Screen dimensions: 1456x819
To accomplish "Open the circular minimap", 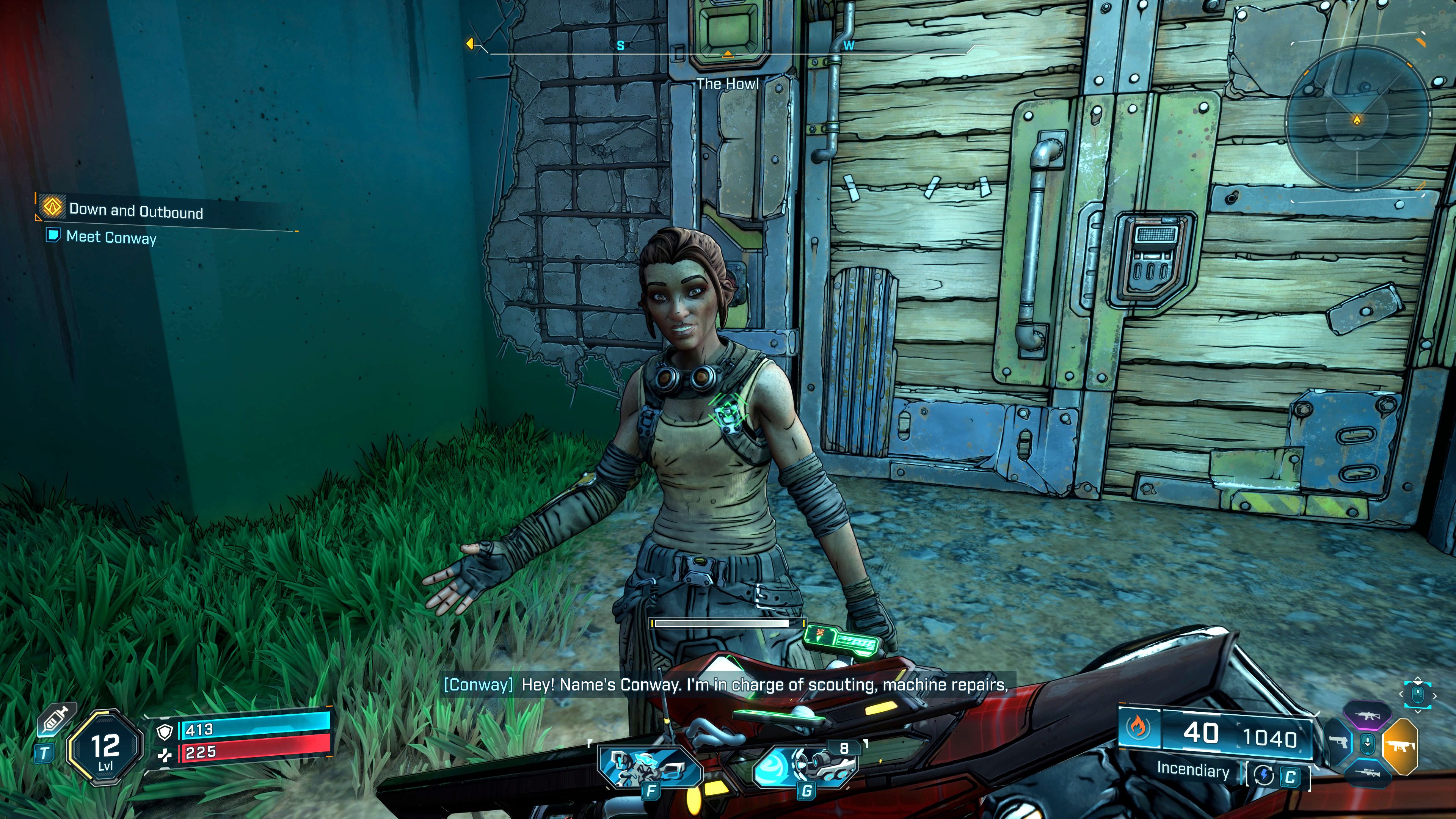I will coord(1357,119).
